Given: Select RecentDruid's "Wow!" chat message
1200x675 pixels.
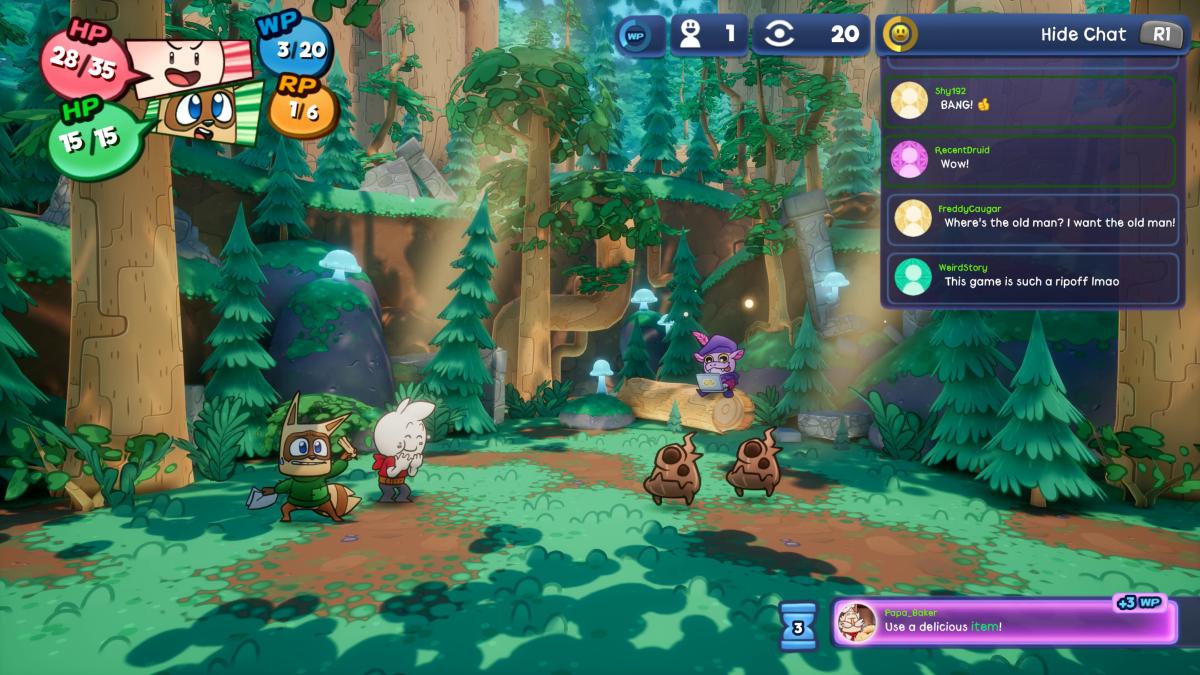Looking at the screenshot, I should pyautogui.click(x=1029, y=159).
